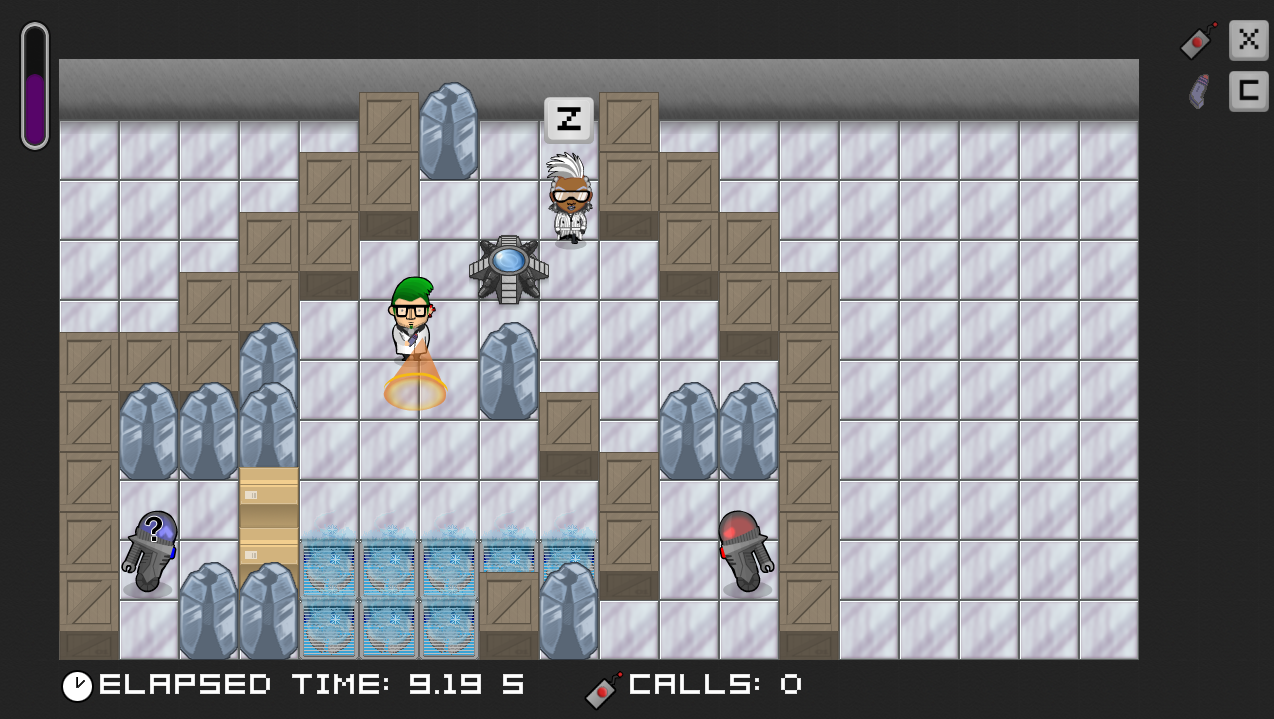Activate the red-button remote call icon
The width and height of the screenshot is (1274, 719).
click(x=1198, y=41)
